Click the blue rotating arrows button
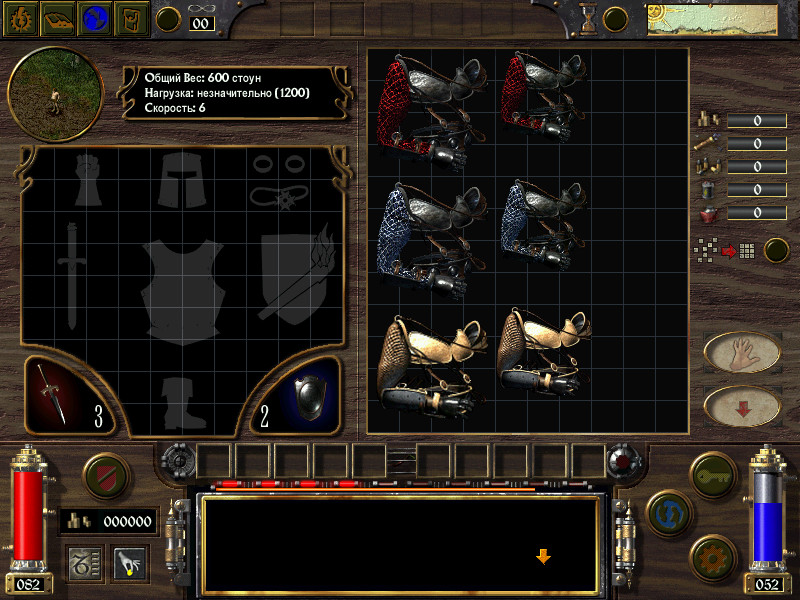Viewport: 800px width, 600px height. tap(666, 510)
